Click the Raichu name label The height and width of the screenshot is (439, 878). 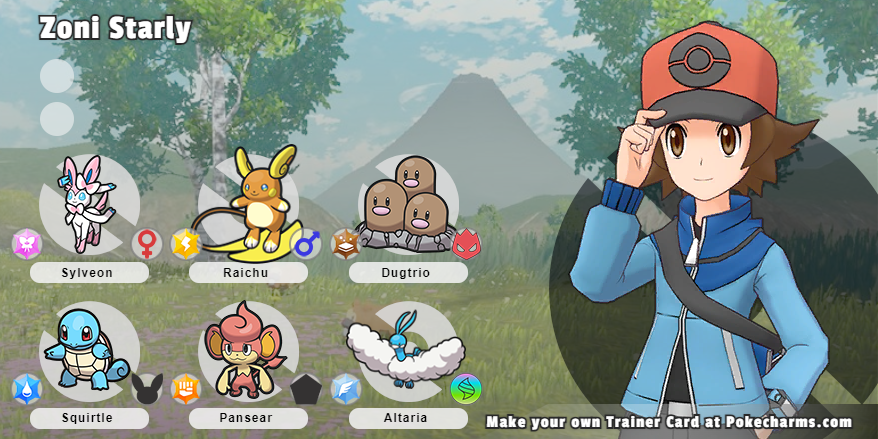pyautogui.click(x=249, y=272)
